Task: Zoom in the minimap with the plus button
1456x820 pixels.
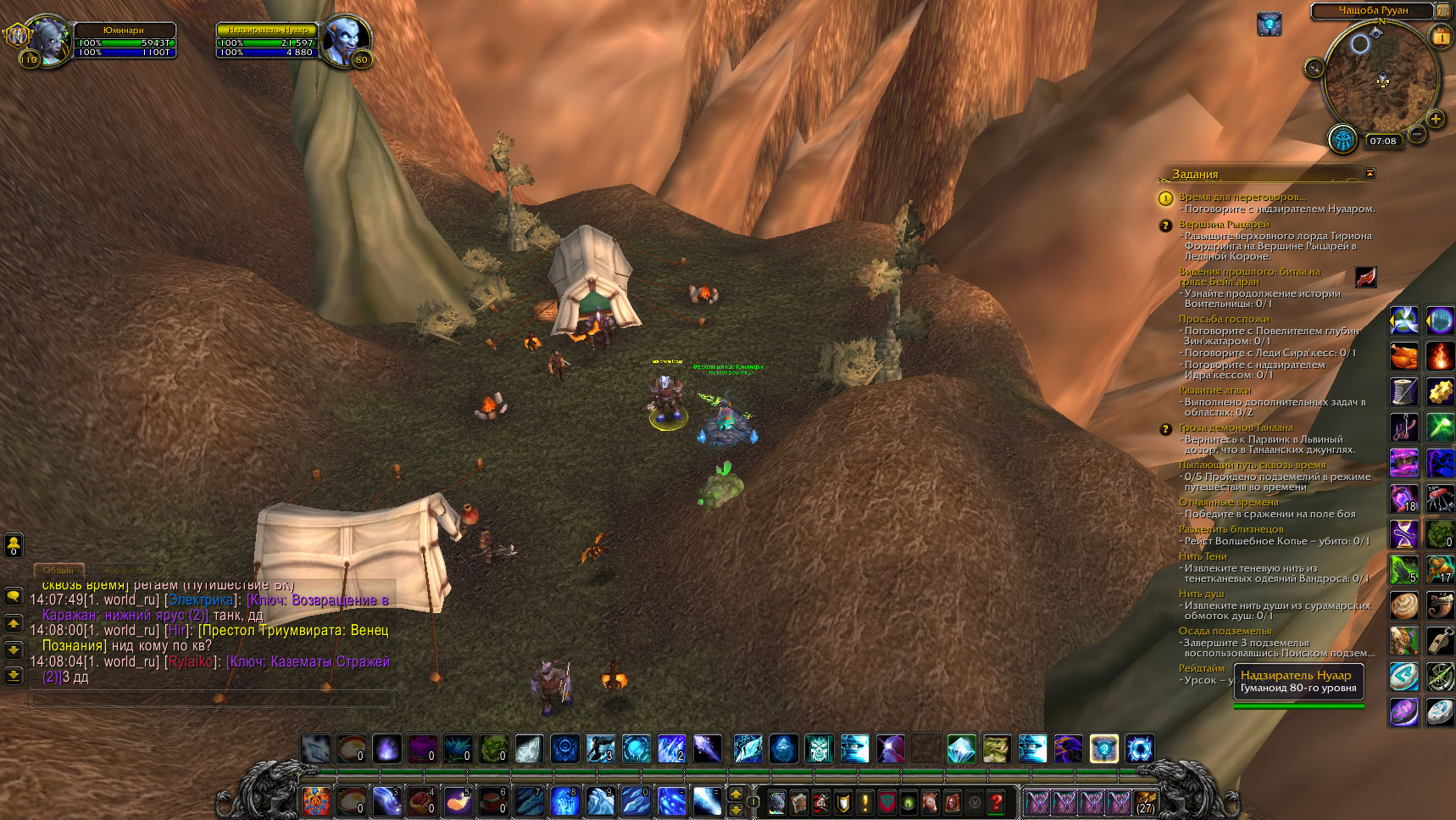Action: 1436,120
